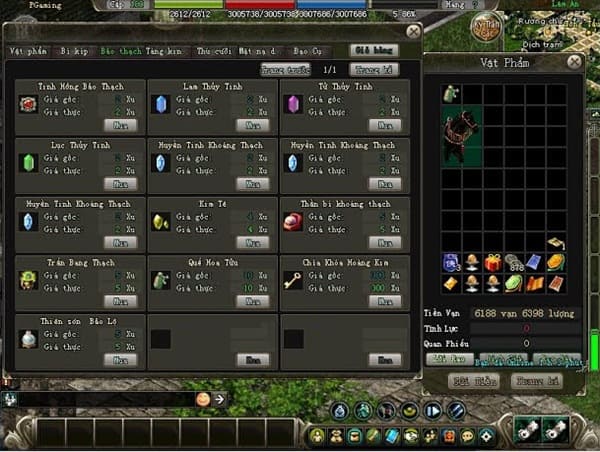Go to the previous shop page (Trang trước)
Image resolution: width=600 pixels, height=452 pixels.
coord(286,71)
